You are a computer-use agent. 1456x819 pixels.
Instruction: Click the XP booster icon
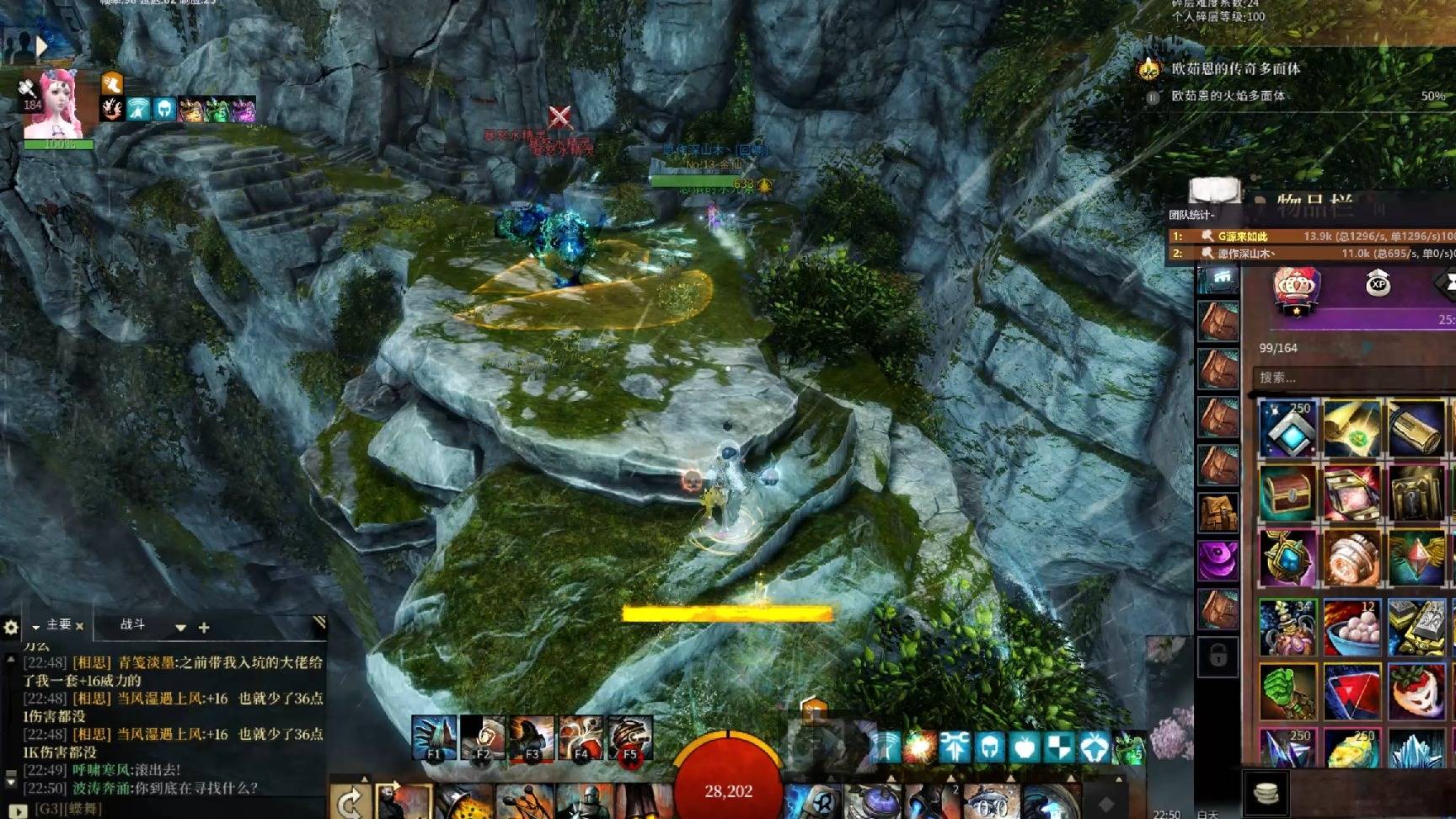click(x=1378, y=284)
